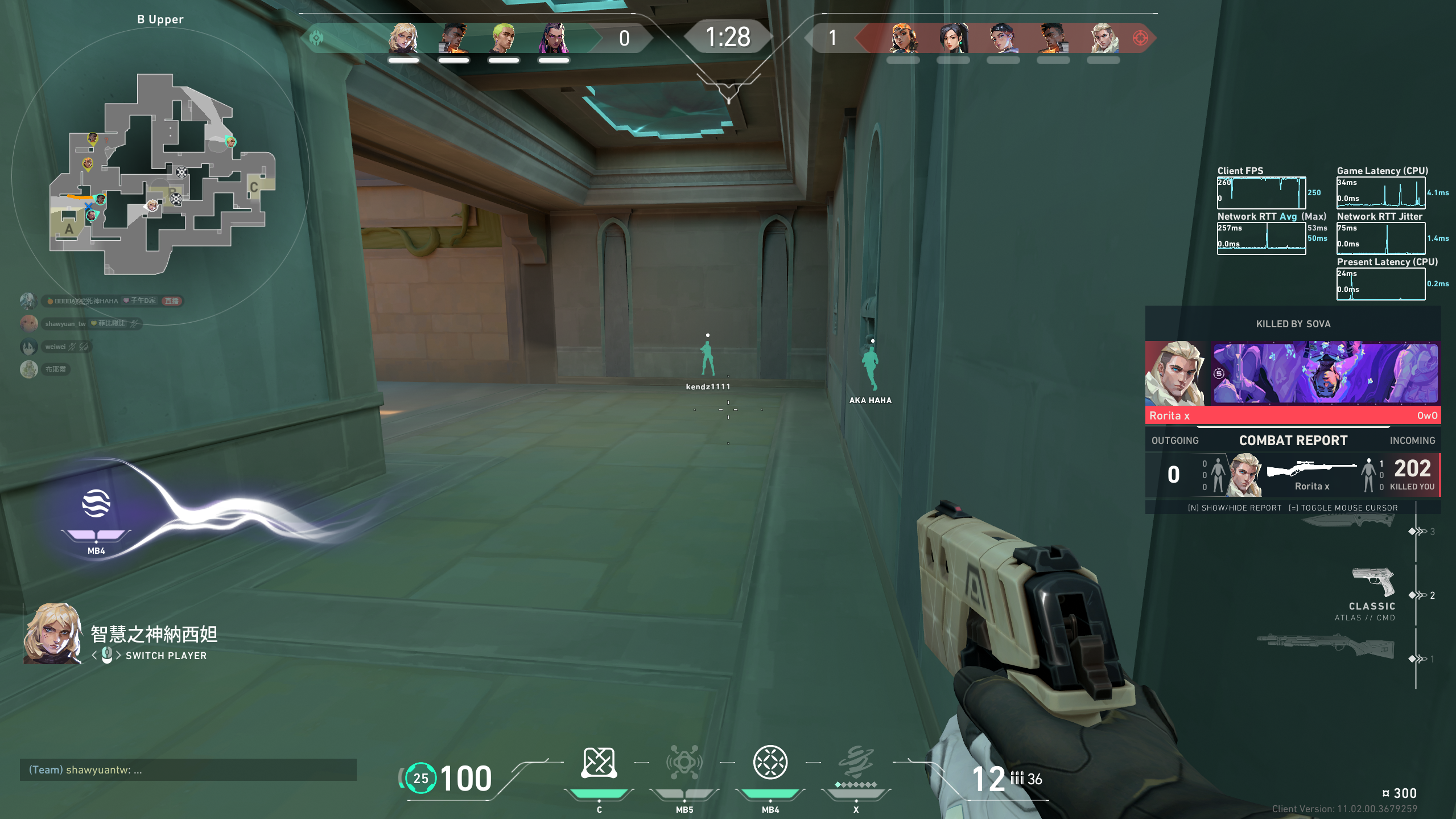Click the team chat message from shawyuantw
Image resolution: width=1456 pixels, height=819 pixels.
(x=84, y=769)
